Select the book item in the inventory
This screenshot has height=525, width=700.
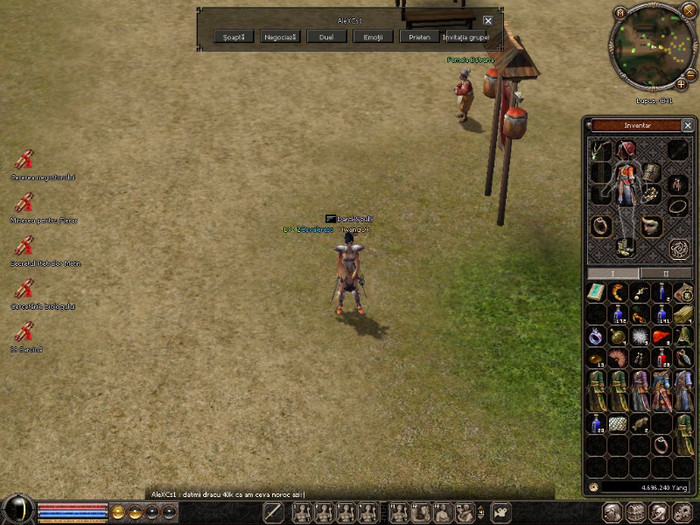(597, 292)
